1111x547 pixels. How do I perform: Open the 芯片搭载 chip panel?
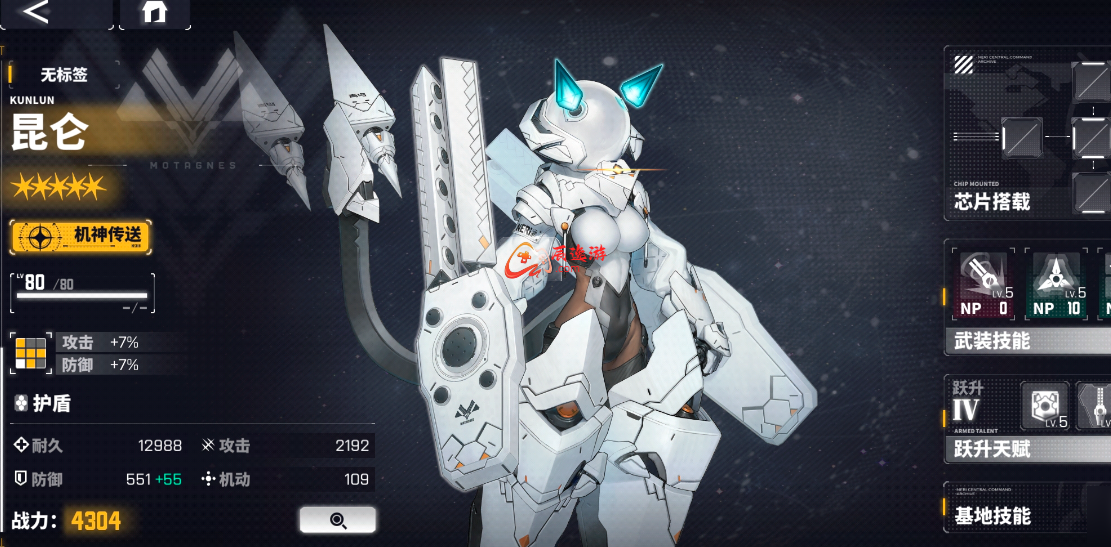coord(992,202)
